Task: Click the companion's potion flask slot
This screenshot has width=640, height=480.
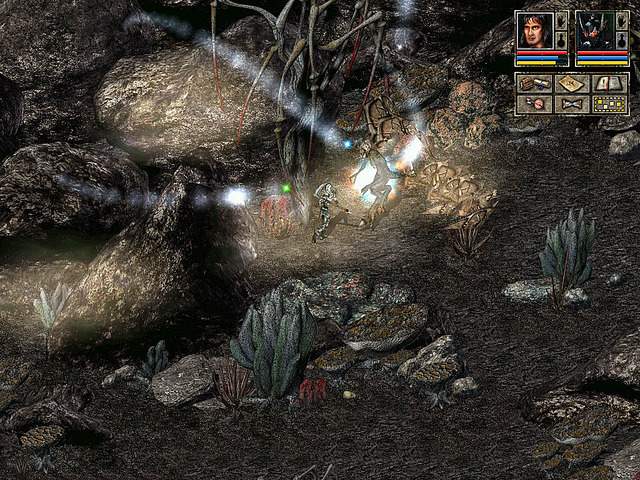Action: 622,41
